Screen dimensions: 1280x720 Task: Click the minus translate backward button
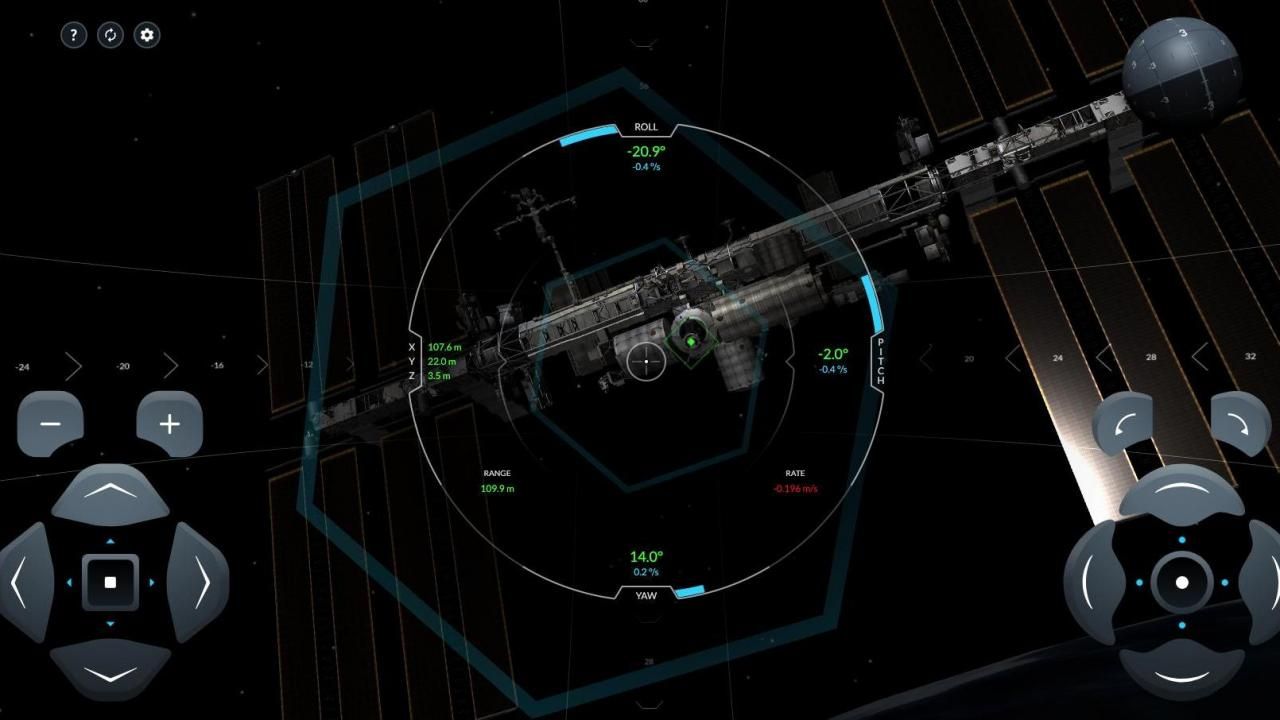tap(50, 424)
